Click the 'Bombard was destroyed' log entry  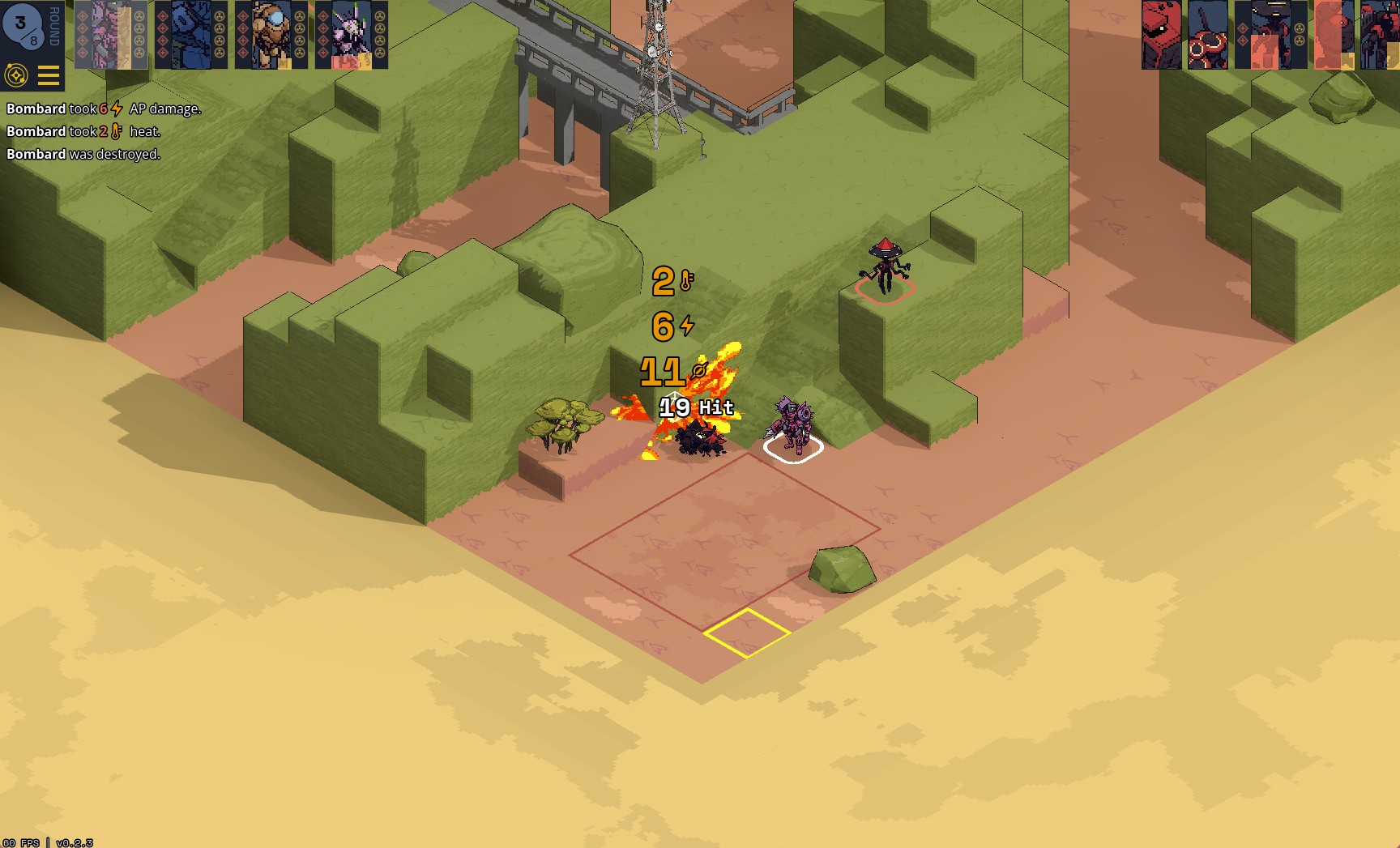[x=81, y=154]
